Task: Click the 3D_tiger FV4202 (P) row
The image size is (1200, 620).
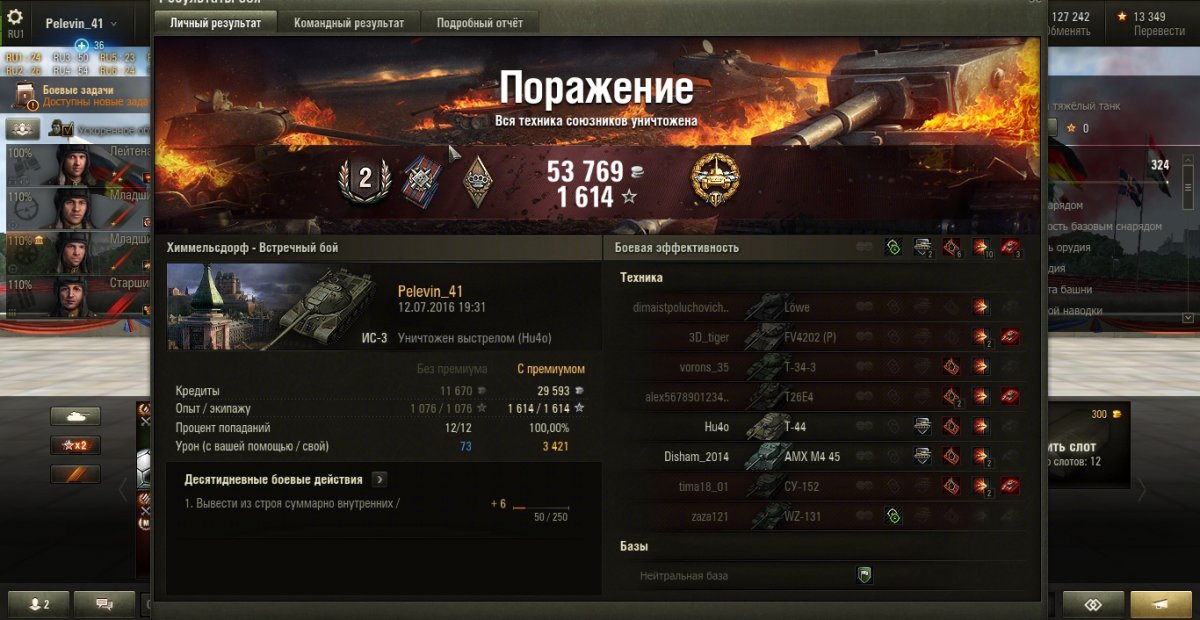Action: [820, 337]
